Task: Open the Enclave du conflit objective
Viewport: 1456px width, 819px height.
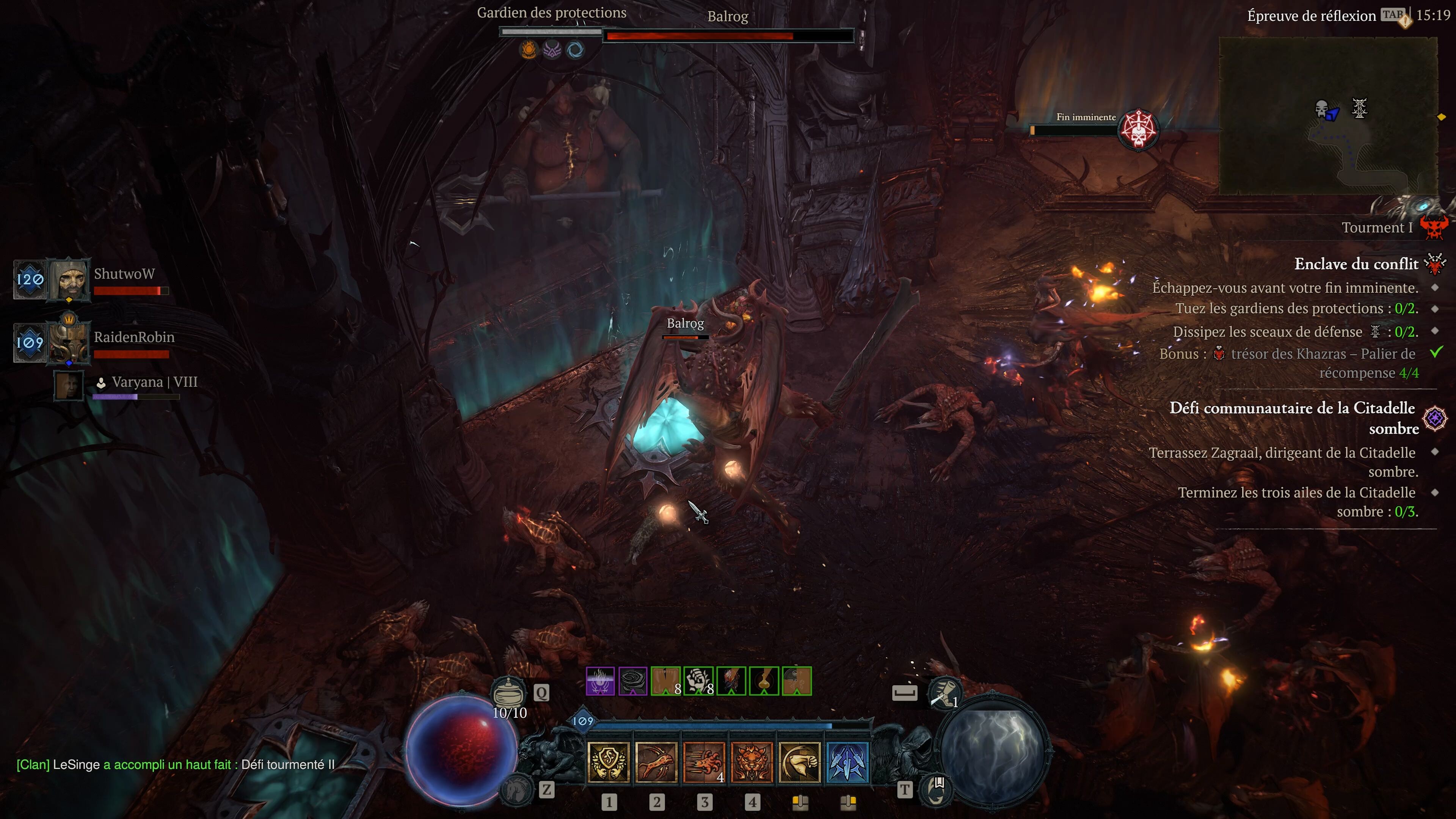Action: tap(1356, 264)
